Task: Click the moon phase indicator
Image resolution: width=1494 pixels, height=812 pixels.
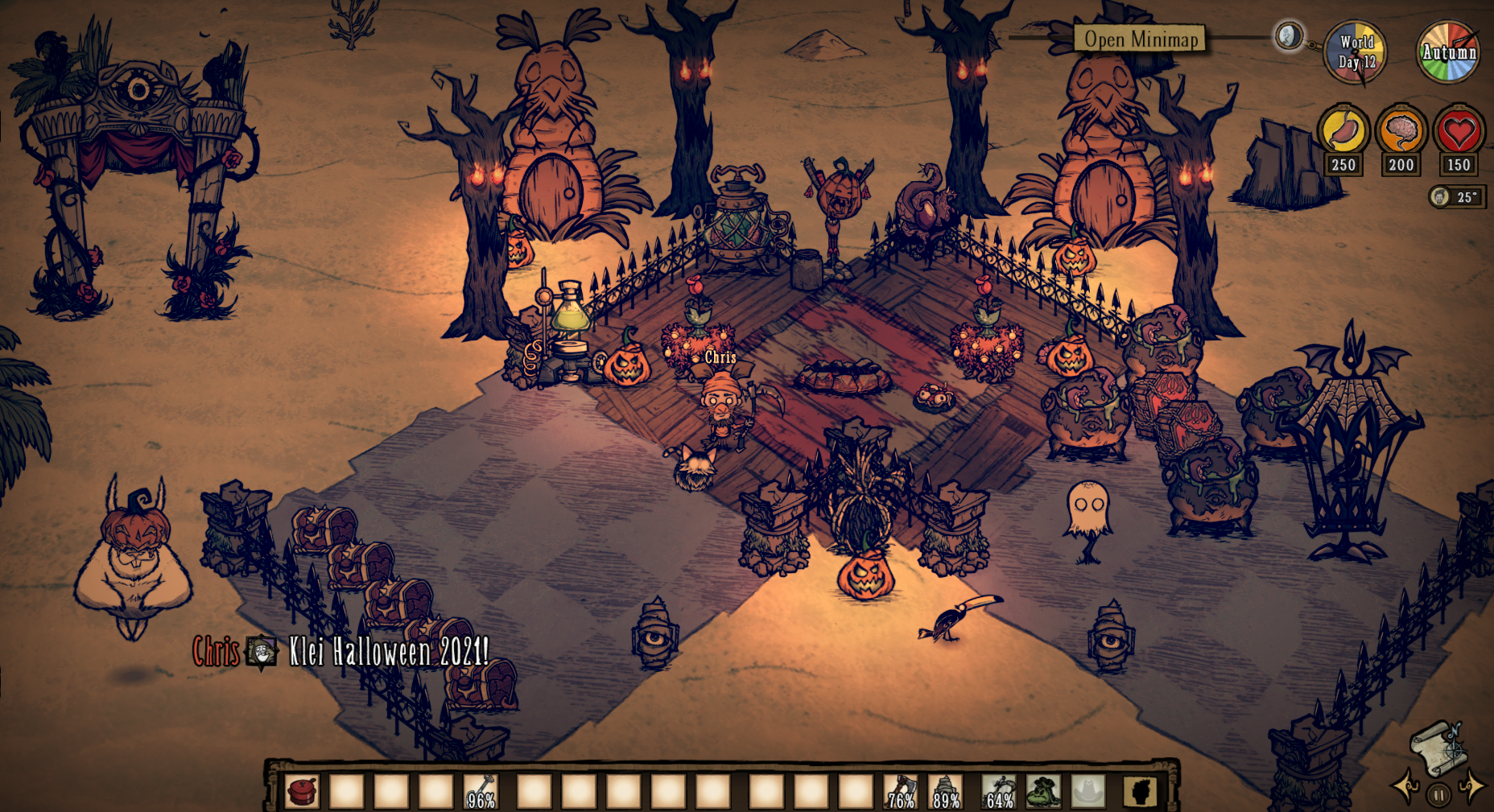Action: 1289,36
